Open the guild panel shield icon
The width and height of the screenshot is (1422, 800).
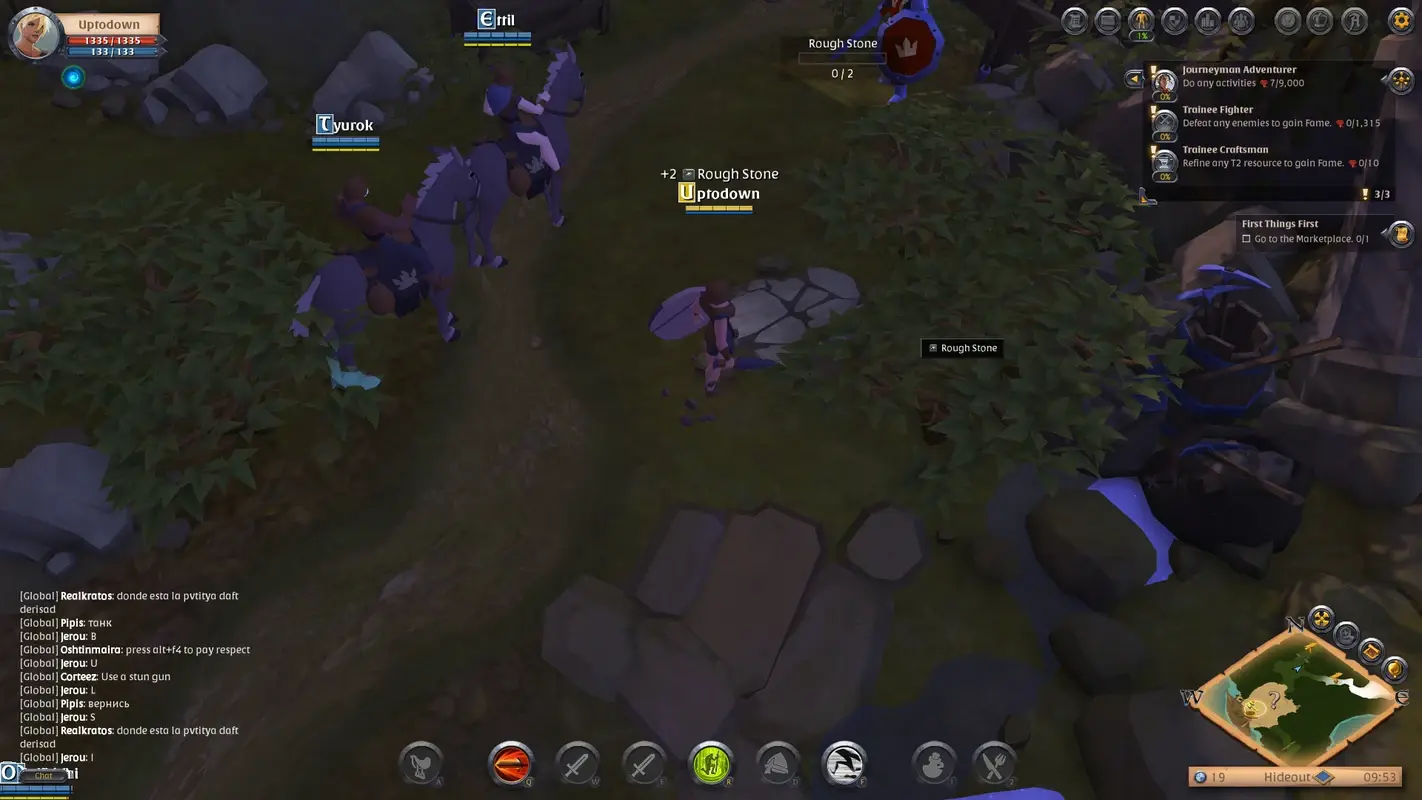(1174, 19)
